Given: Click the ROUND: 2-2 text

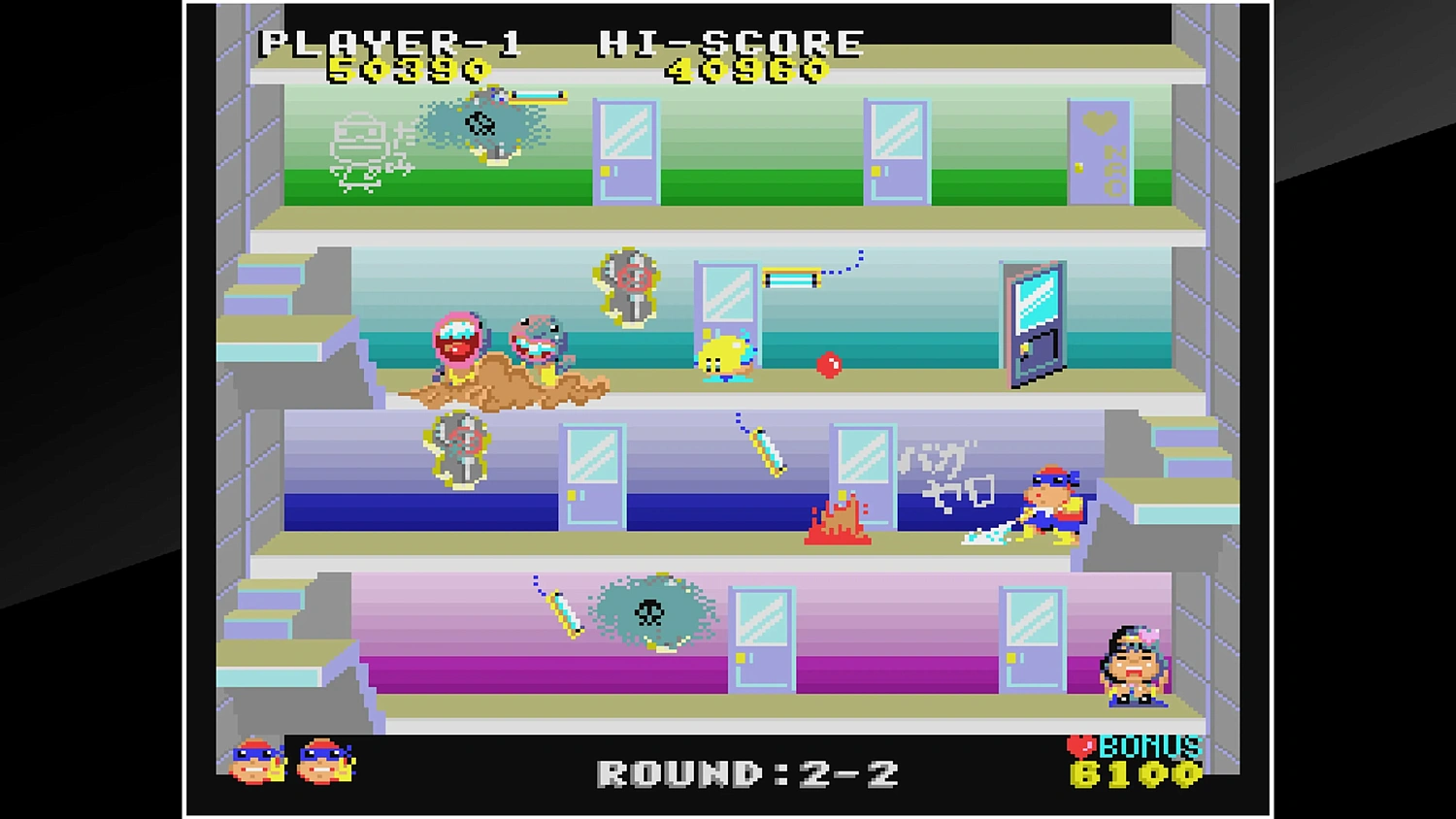Looking at the screenshot, I should (747, 771).
